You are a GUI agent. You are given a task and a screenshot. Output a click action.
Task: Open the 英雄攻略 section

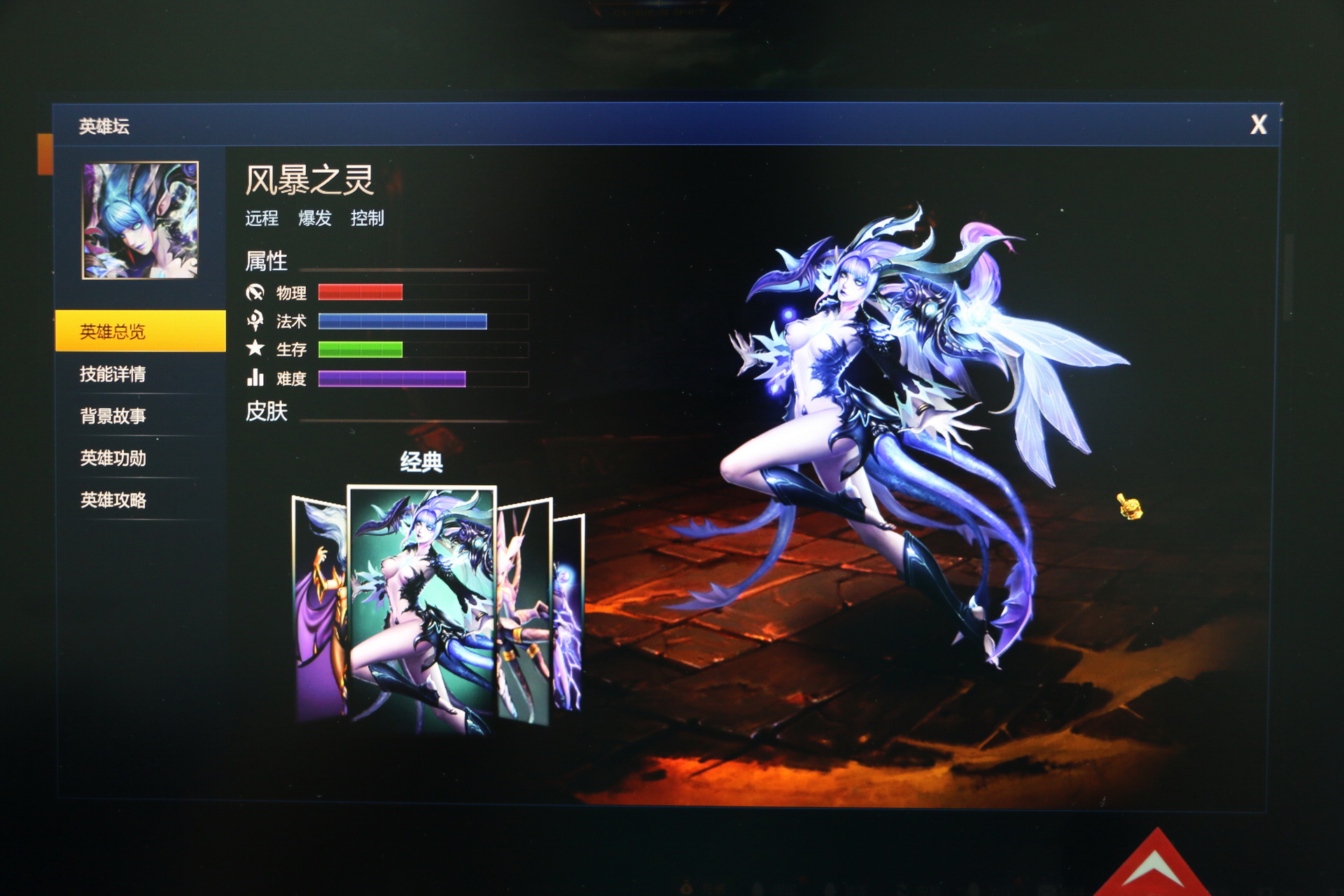click(115, 501)
